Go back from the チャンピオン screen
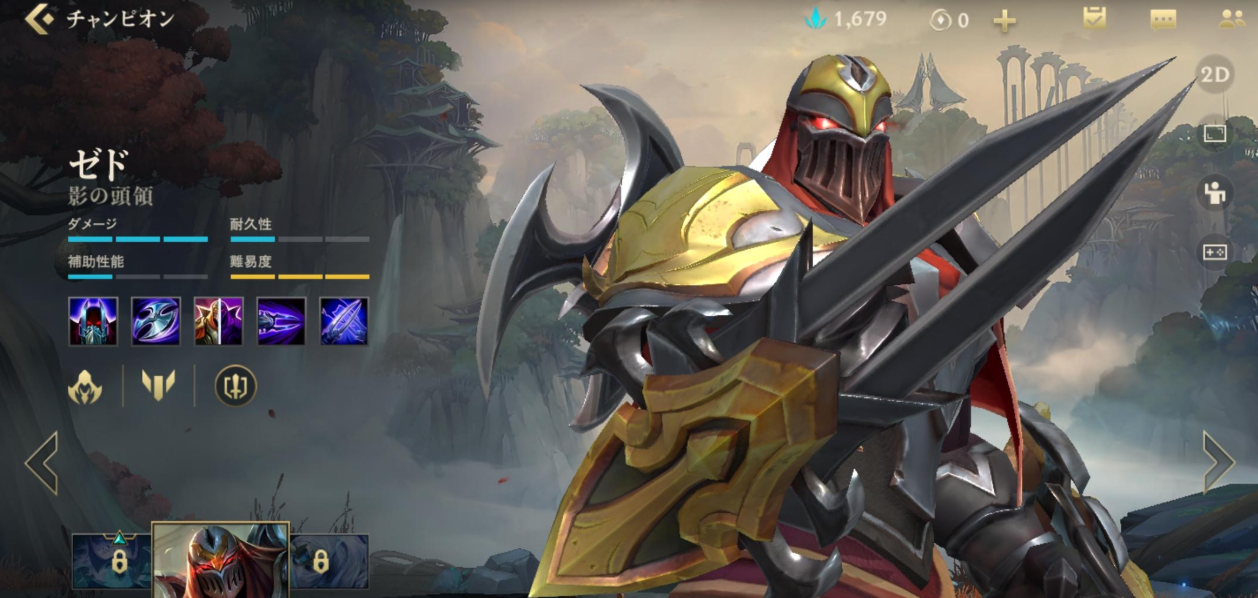 pyautogui.click(x=39, y=18)
